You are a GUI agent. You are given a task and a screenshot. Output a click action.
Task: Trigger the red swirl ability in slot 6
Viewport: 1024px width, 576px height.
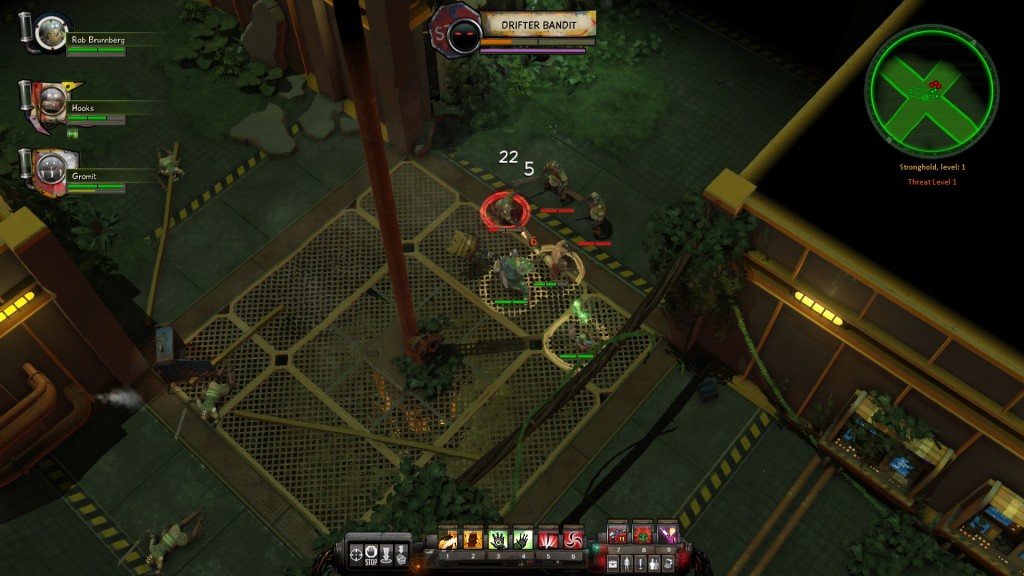(572, 539)
